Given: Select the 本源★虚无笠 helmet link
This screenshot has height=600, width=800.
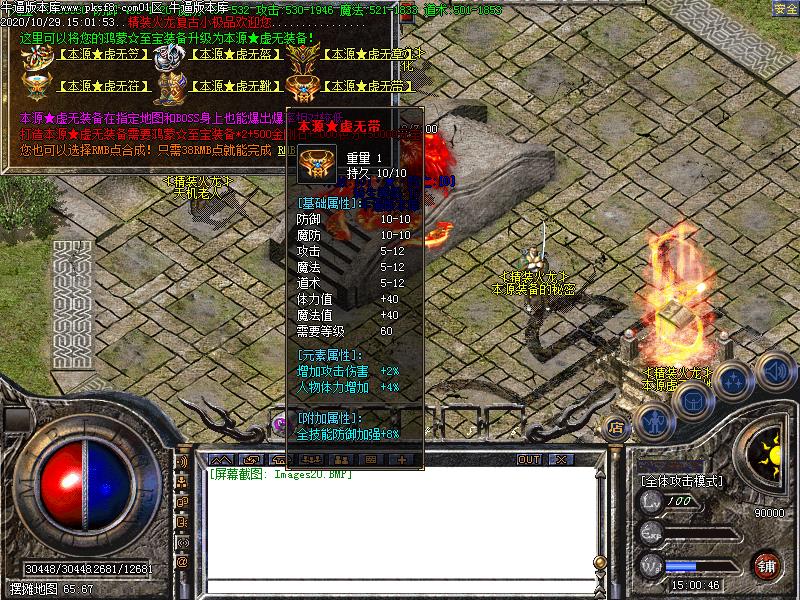Looking at the screenshot, I should tap(89, 54).
